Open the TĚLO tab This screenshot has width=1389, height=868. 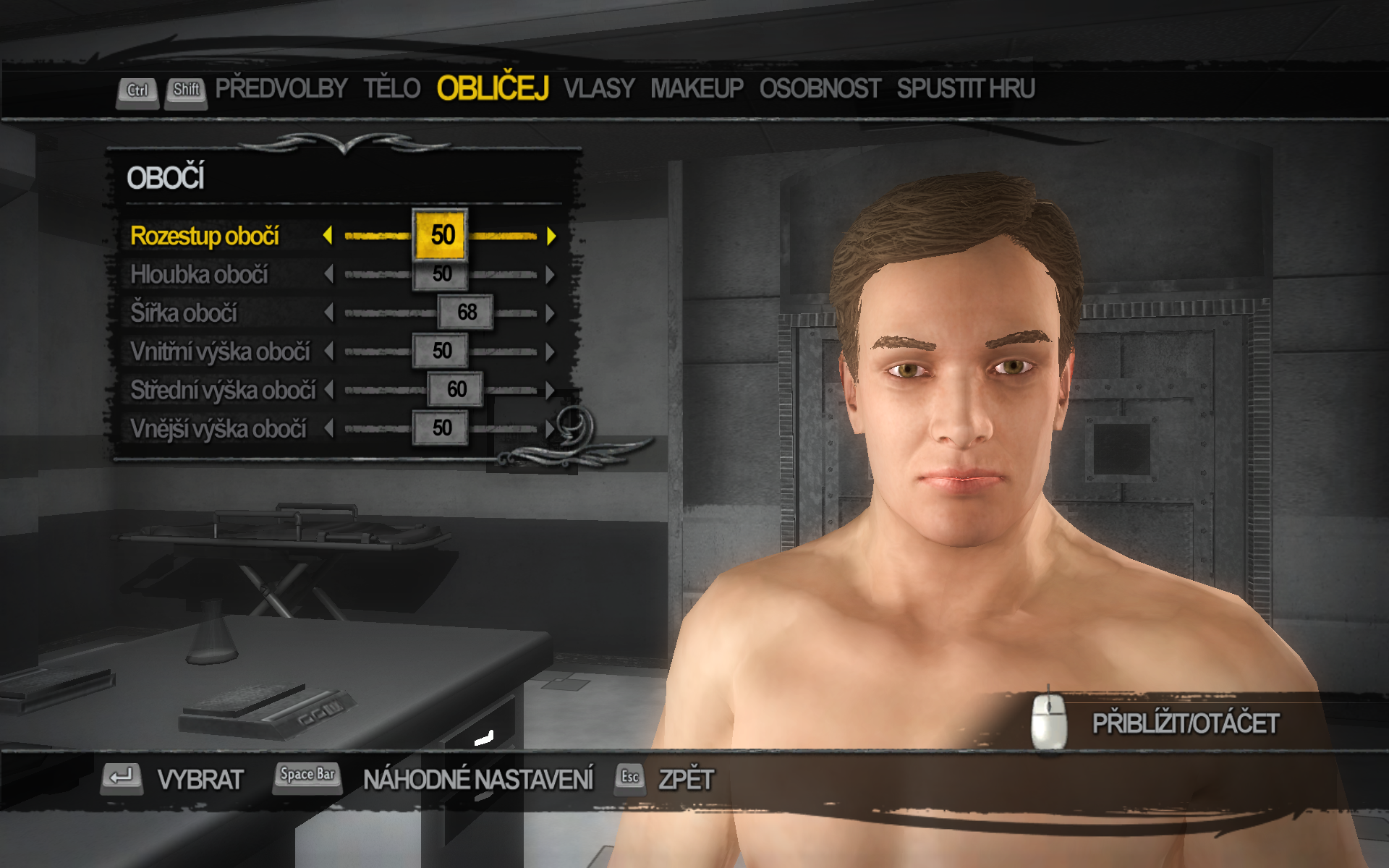click(x=391, y=89)
